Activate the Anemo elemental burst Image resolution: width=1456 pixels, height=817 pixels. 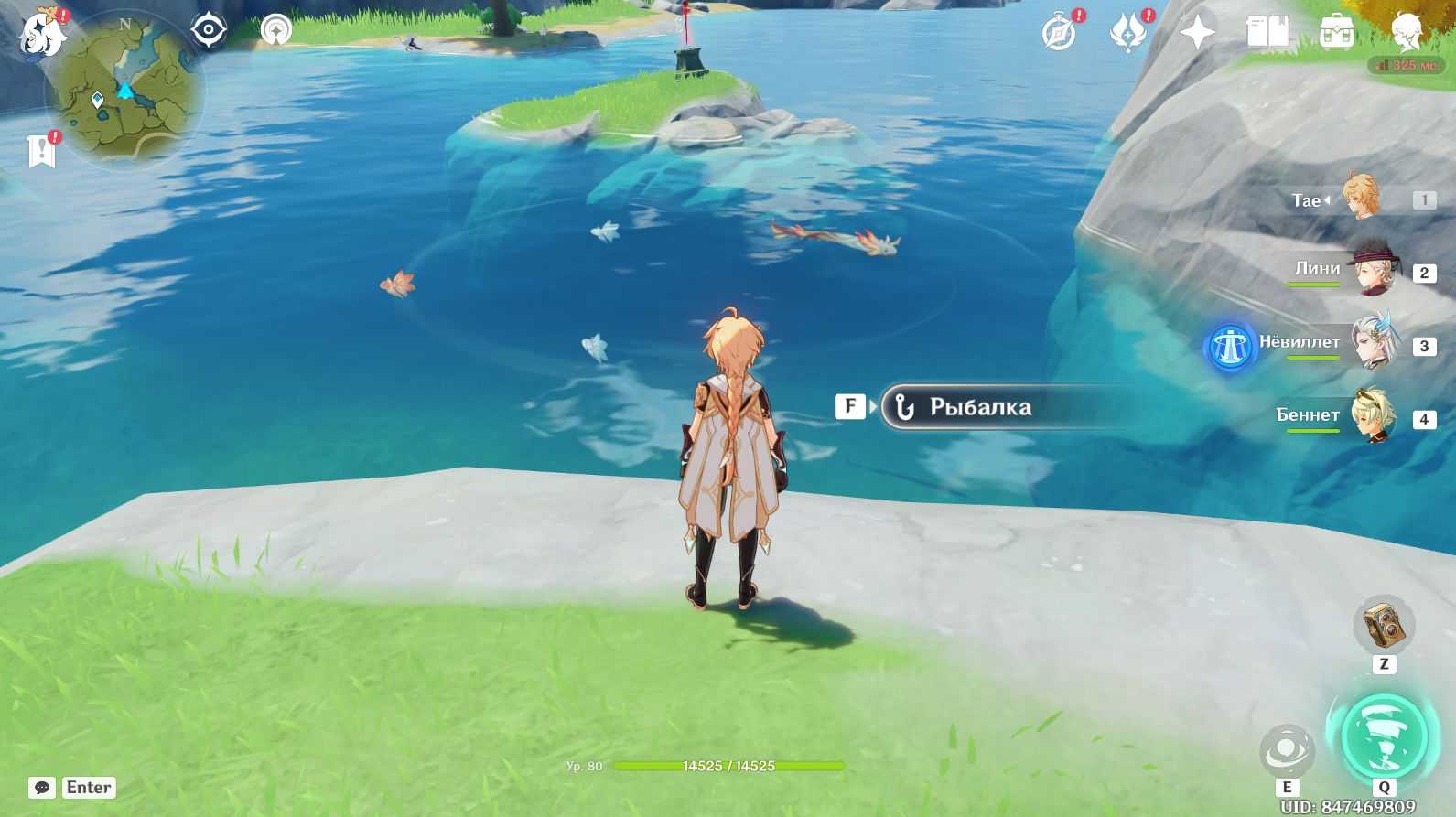(1383, 737)
